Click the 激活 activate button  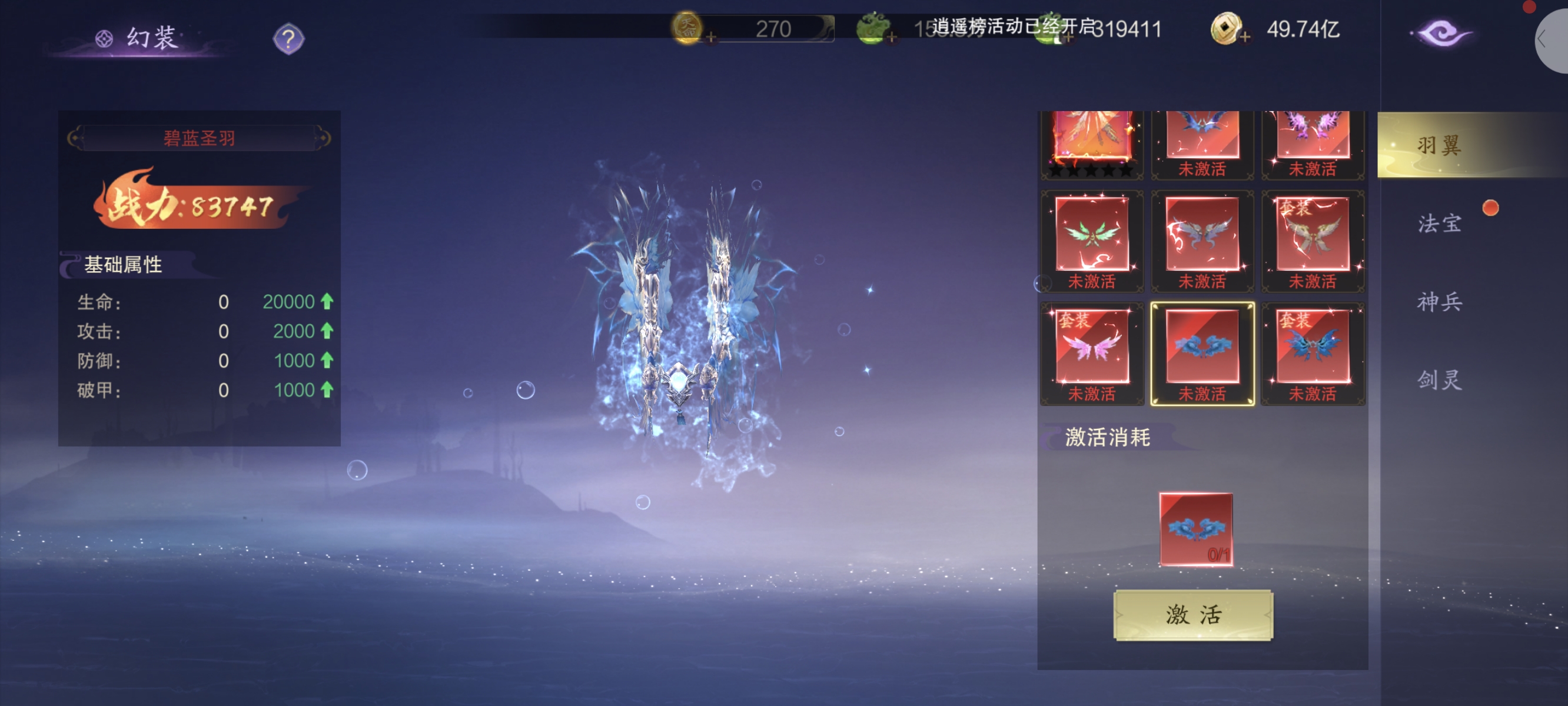point(1192,615)
